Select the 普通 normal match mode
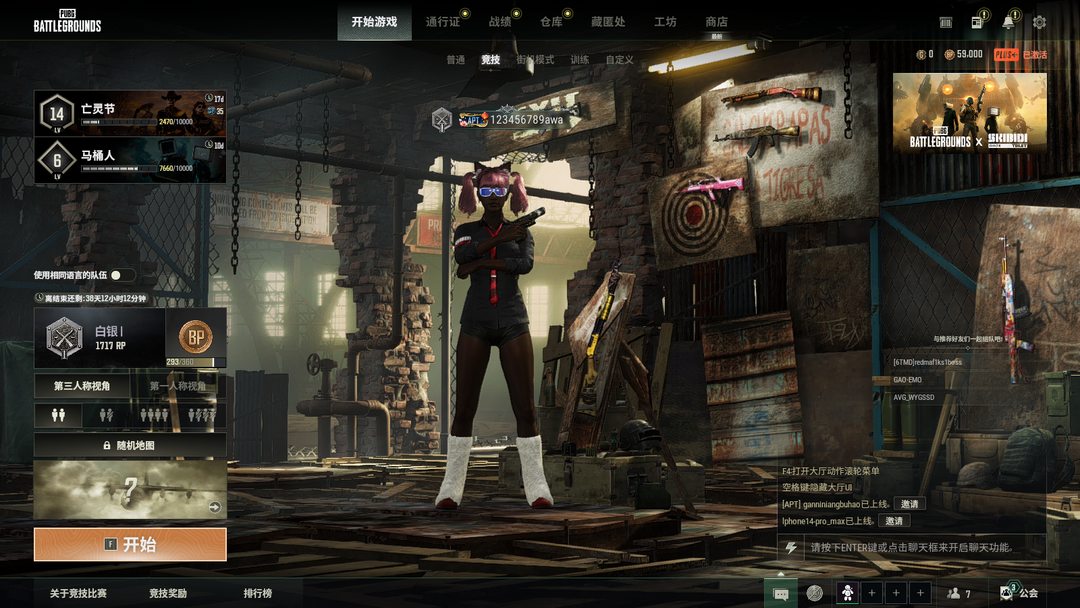Screen dimensions: 1080x608 [x=455, y=60]
